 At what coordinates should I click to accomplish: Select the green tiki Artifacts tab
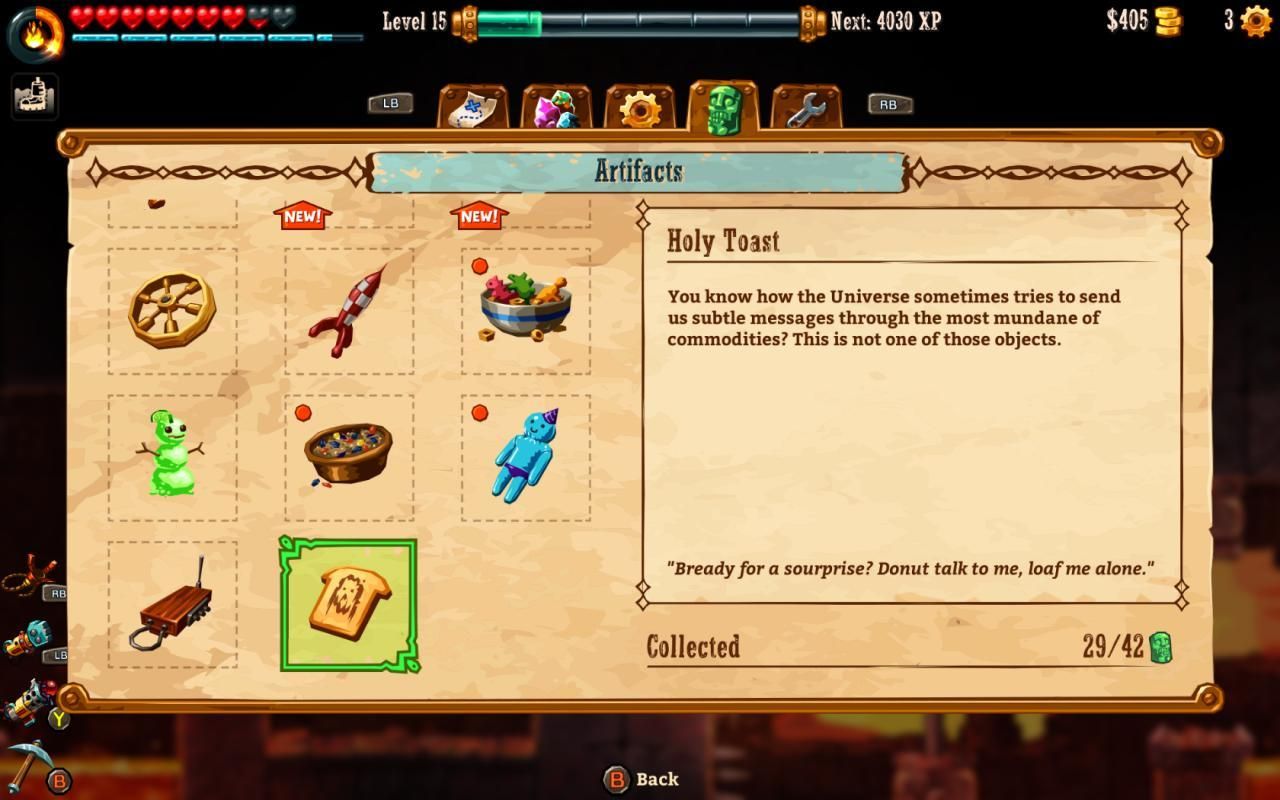tap(723, 108)
